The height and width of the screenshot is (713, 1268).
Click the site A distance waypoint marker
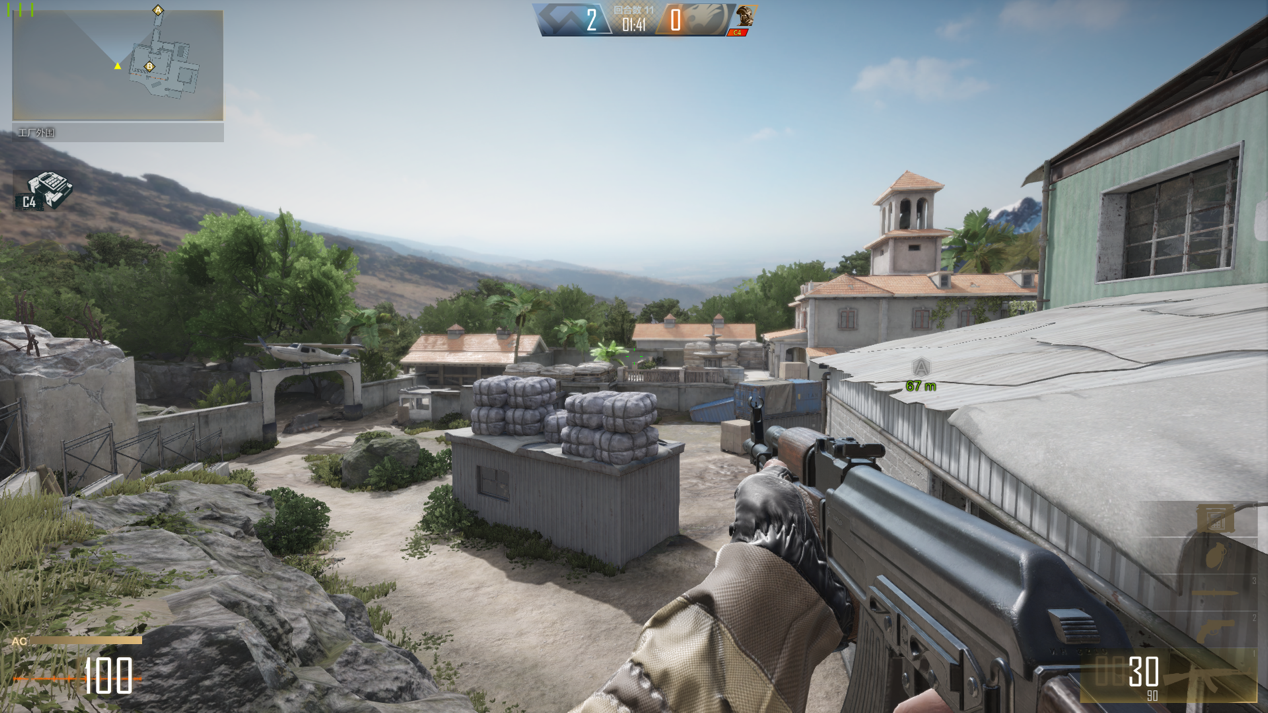coord(921,368)
